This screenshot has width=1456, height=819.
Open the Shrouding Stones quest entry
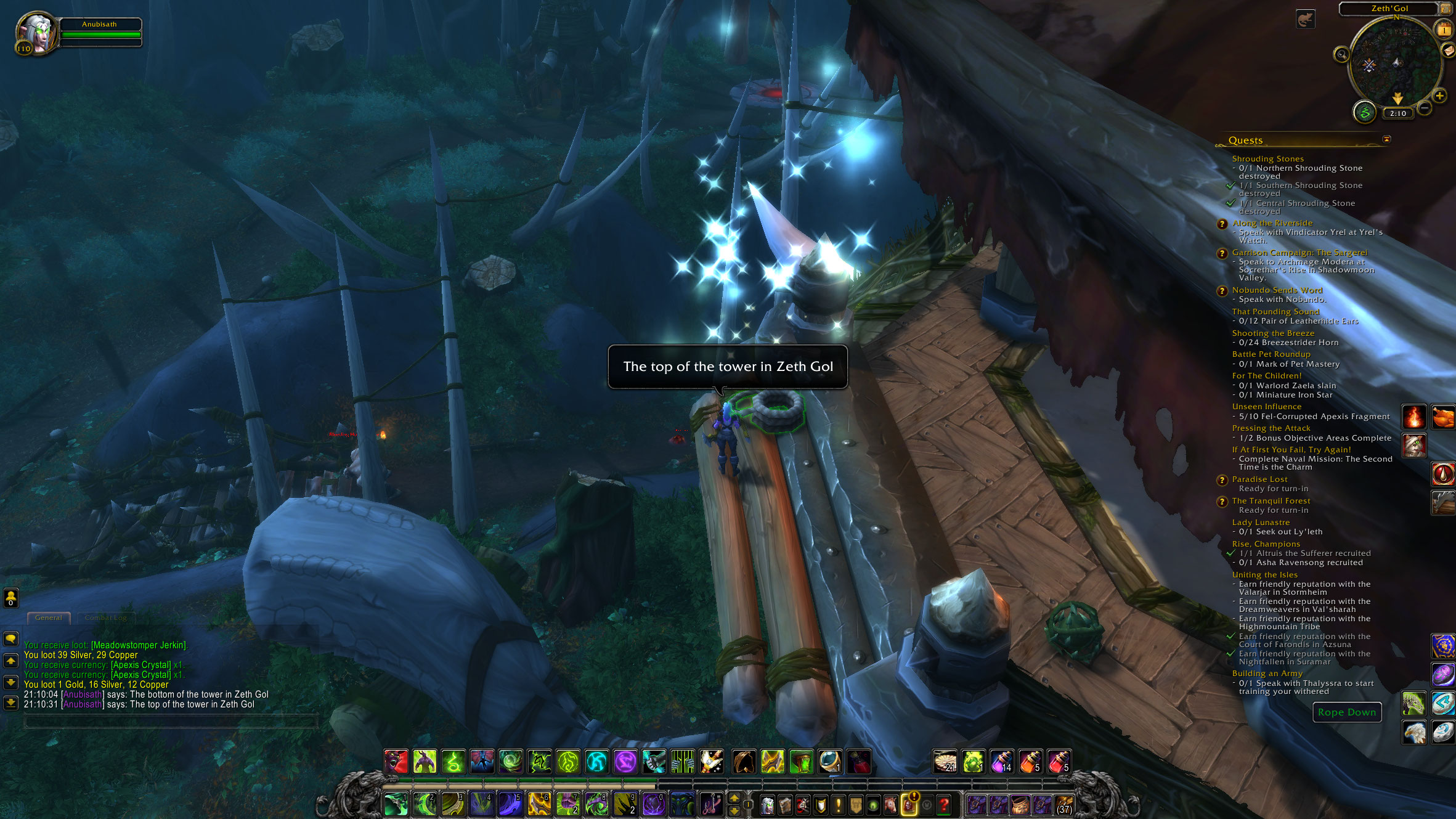pyautogui.click(x=1267, y=159)
